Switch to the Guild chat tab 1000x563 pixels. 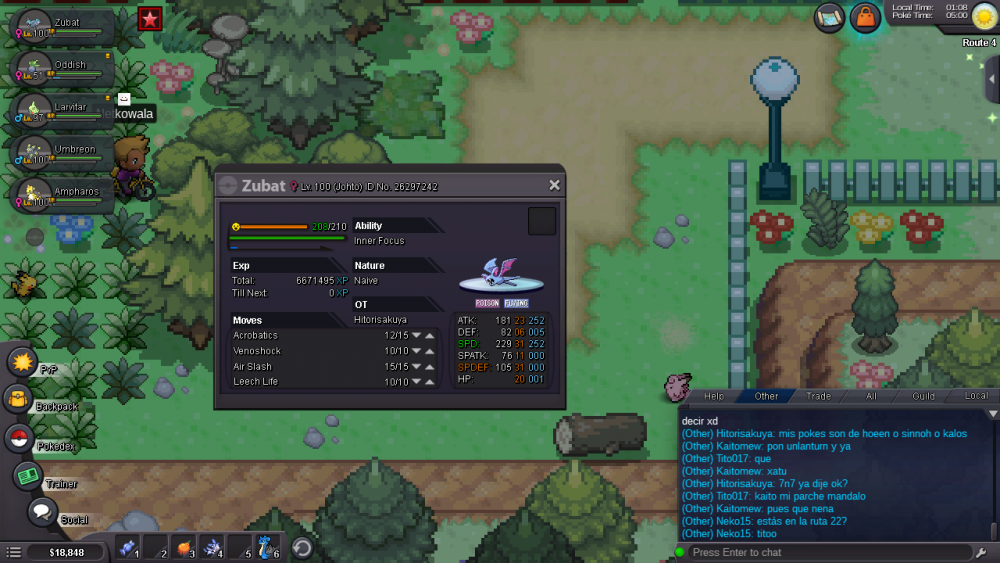pyautogui.click(x=923, y=396)
